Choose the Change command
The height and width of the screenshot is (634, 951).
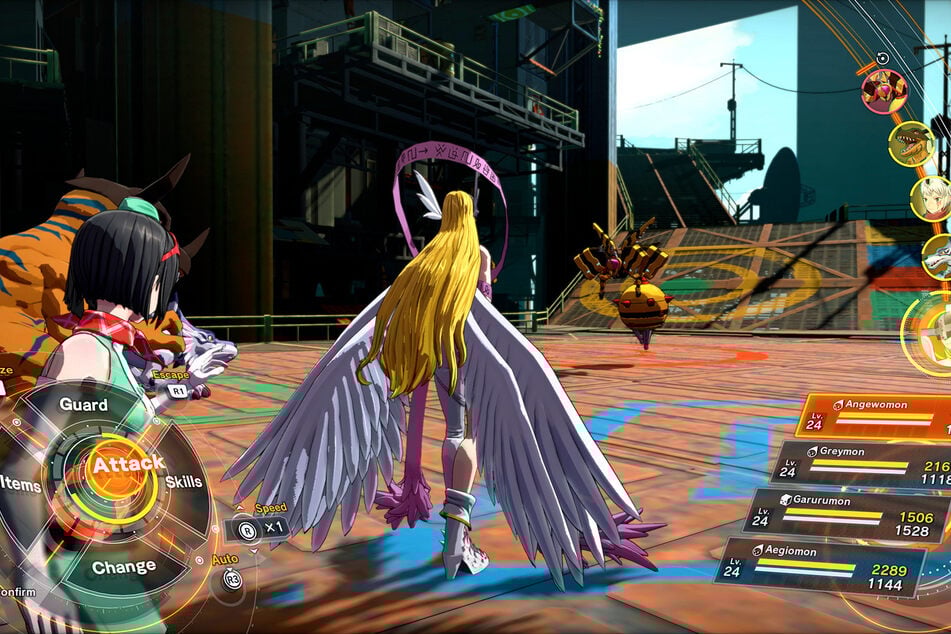coord(124,566)
